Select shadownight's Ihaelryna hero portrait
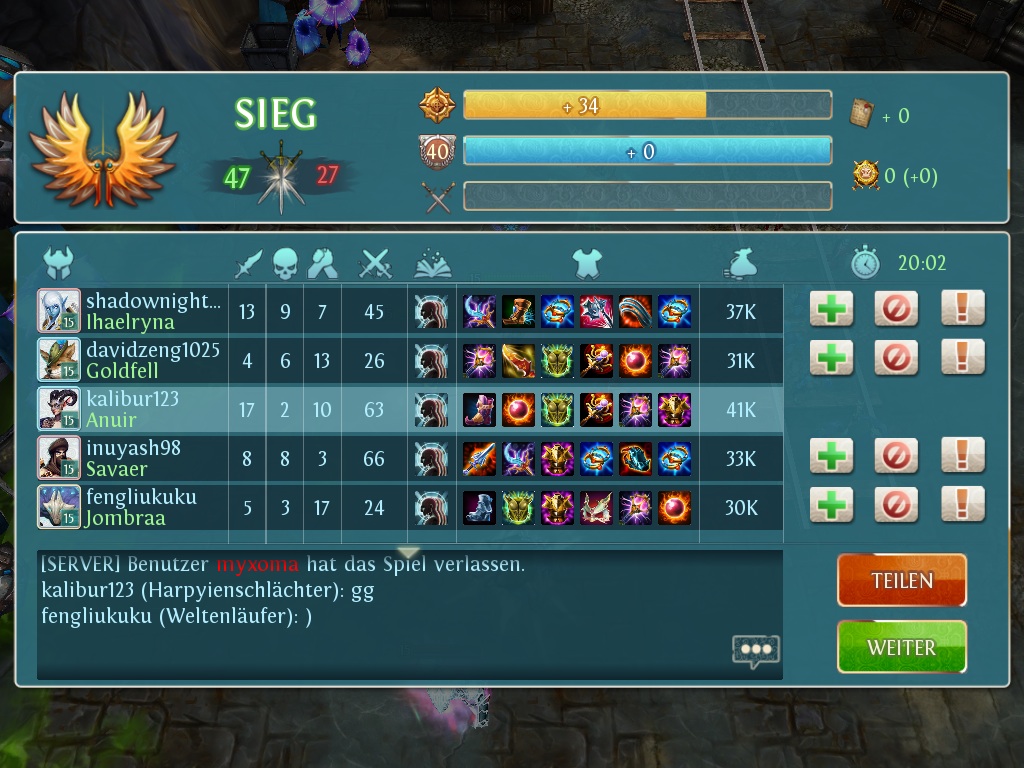Viewport: 1024px width, 768px height. pyautogui.click(x=59, y=310)
